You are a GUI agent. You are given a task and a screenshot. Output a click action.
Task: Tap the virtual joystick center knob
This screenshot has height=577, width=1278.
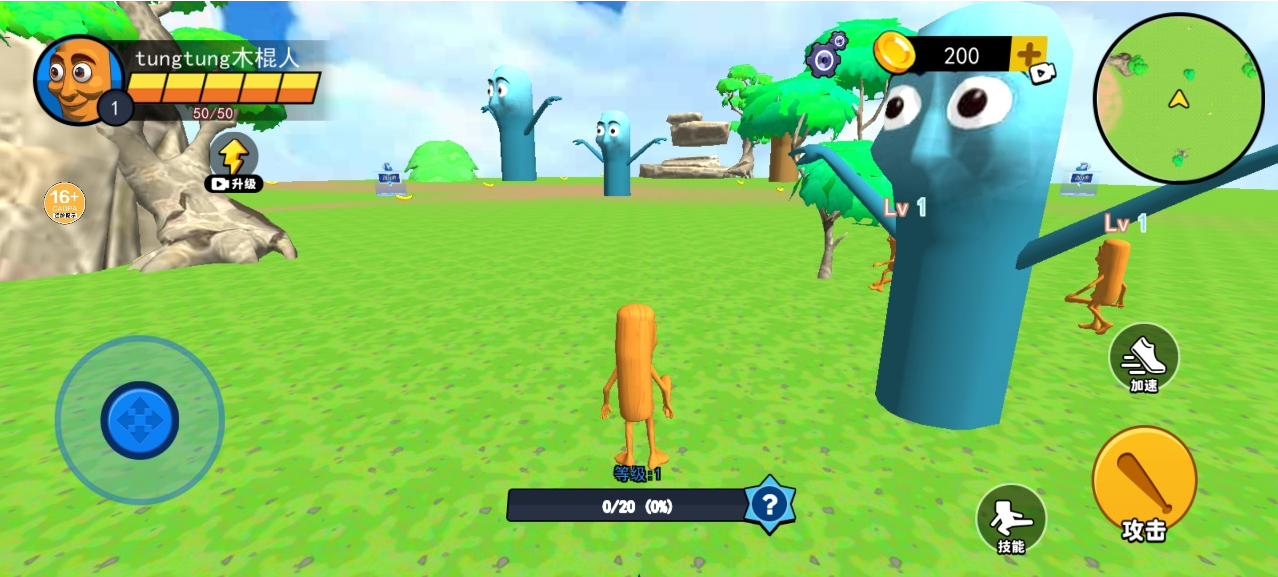click(140, 420)
